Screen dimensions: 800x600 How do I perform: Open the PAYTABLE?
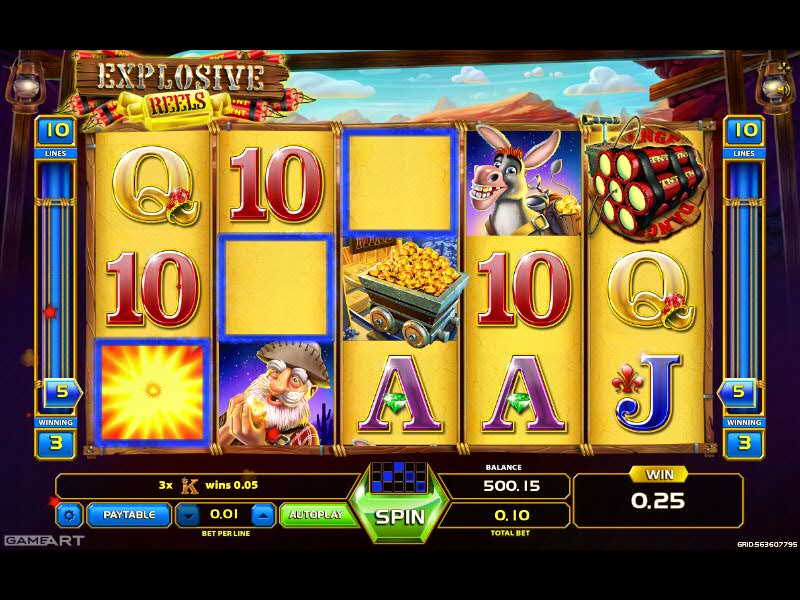128,515
